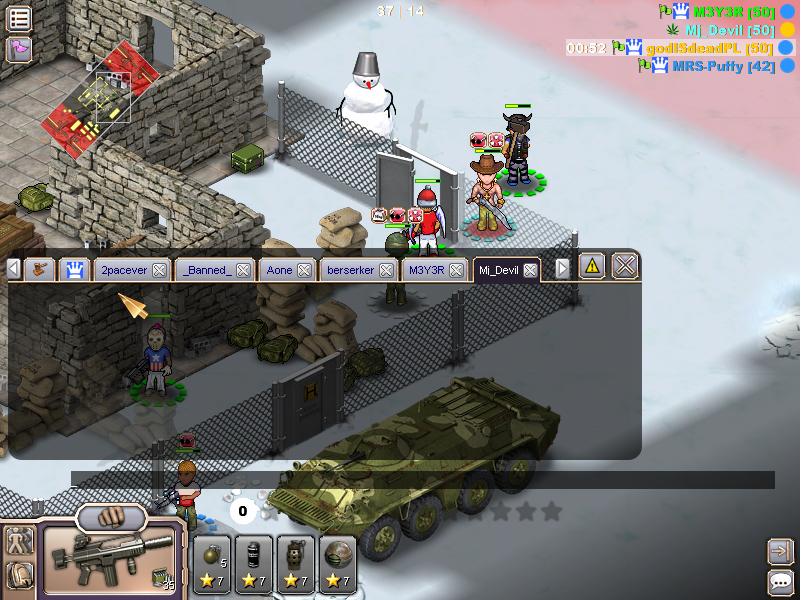Open the chat speech bubble button
The image size is (803, 600).
click(779, 581)
